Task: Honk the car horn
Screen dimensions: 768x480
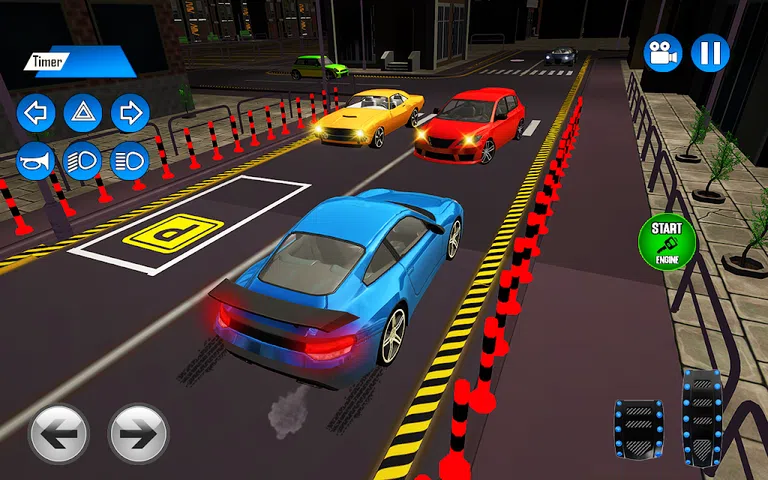Action: tap(36, 160)
